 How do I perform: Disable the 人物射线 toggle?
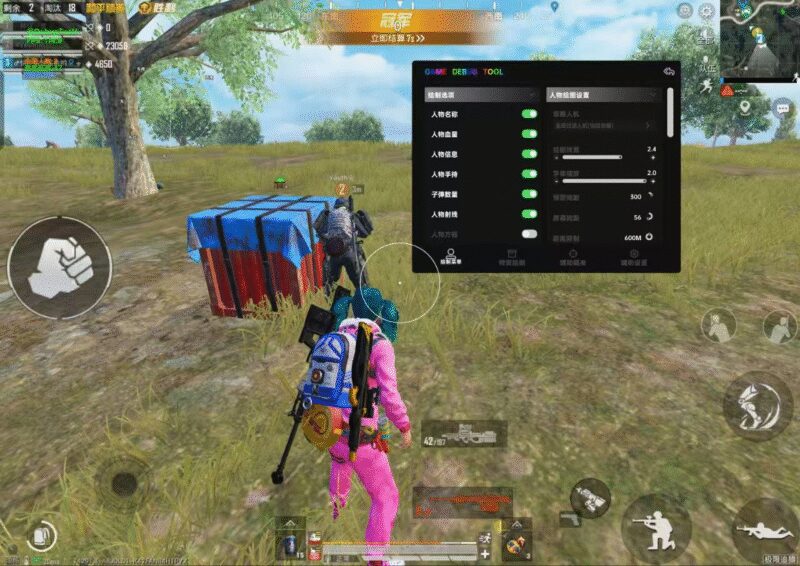click(529, 214)
